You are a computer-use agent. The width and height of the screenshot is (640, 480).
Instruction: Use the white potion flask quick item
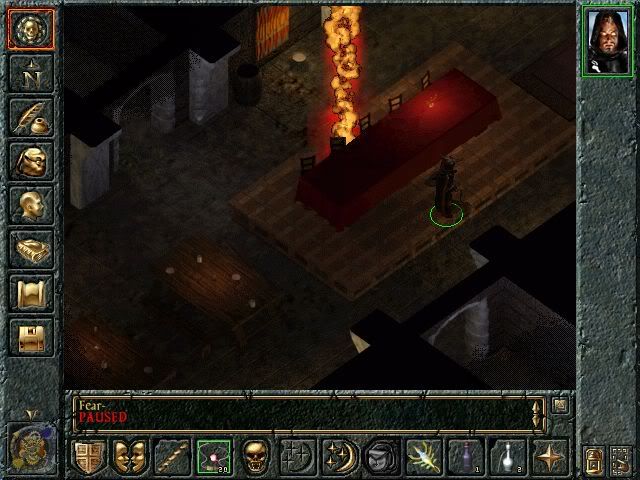point(507,456)
